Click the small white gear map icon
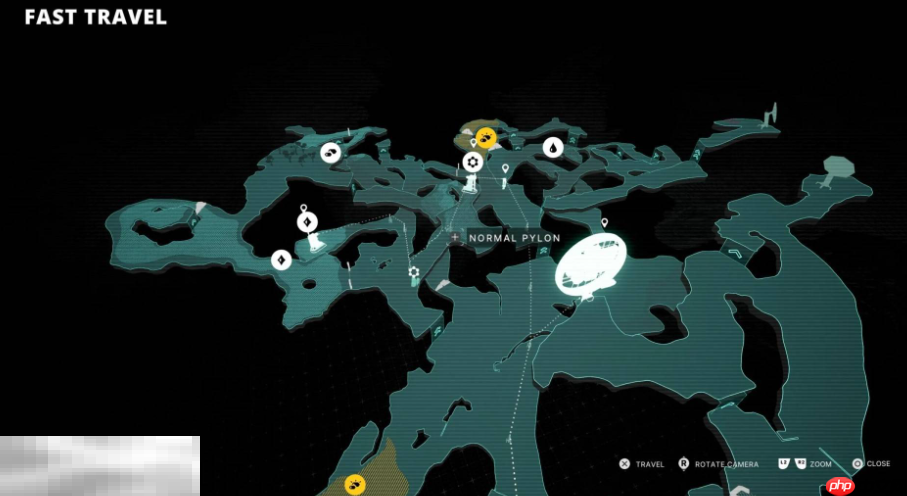 (413, 272)
